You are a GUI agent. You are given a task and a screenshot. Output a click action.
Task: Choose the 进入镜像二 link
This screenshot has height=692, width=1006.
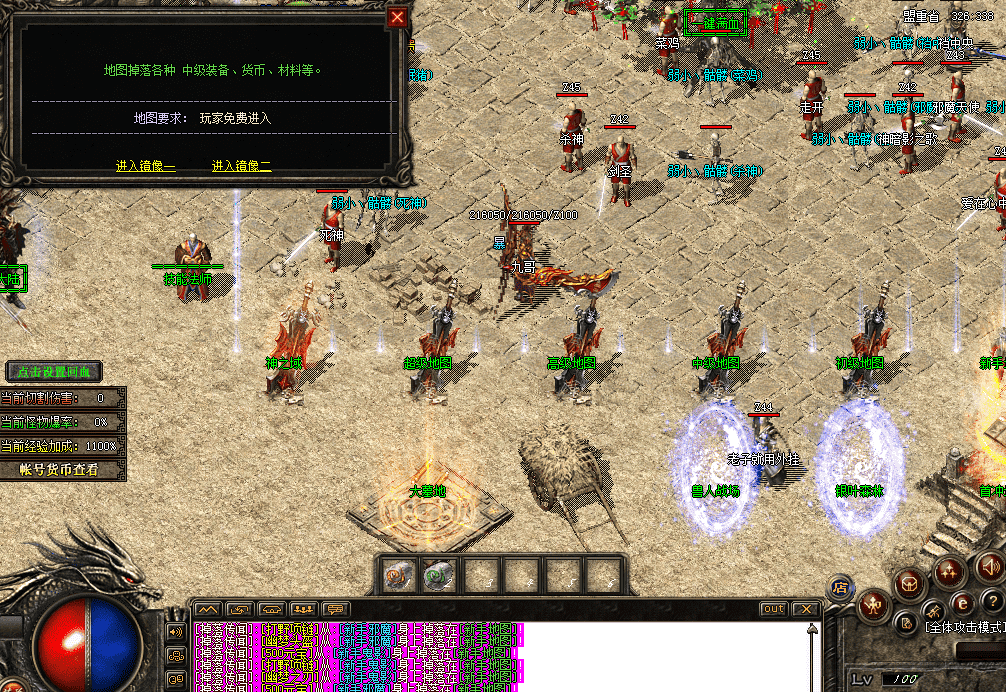[x=241, y=166]
